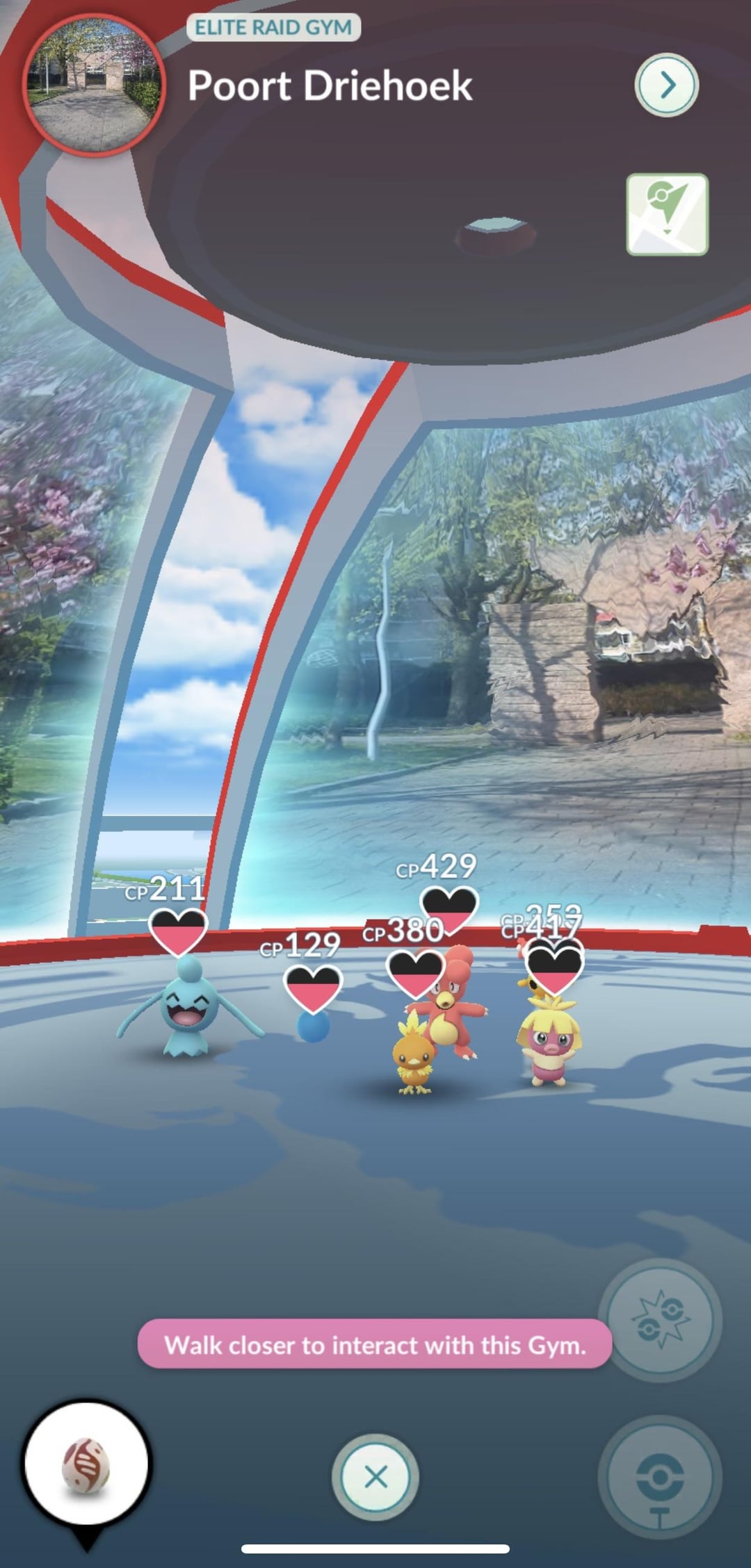Open map directions to this gym

click(x=667, y=215)
